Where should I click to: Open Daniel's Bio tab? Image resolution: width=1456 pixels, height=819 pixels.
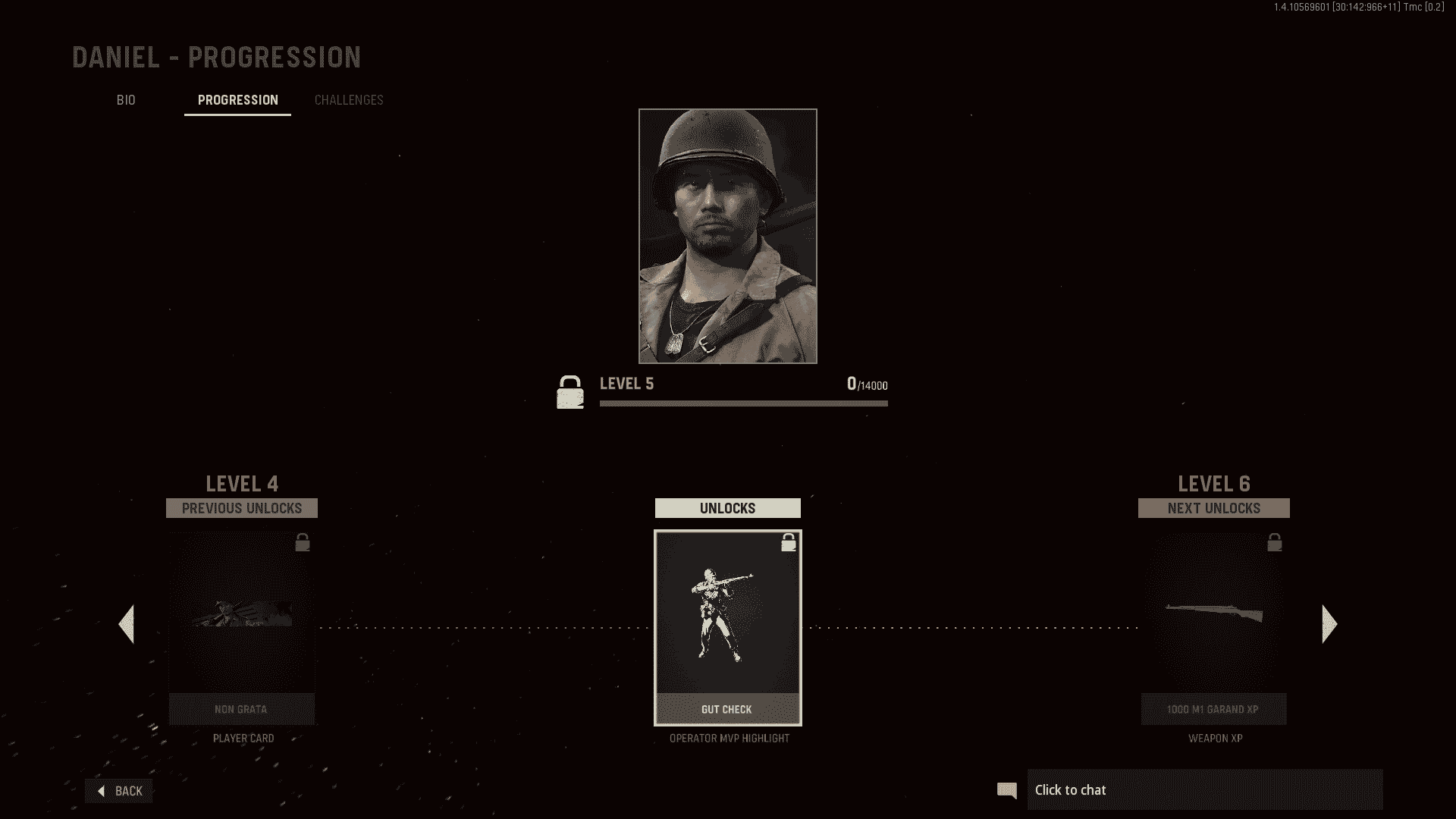[126, 99]
